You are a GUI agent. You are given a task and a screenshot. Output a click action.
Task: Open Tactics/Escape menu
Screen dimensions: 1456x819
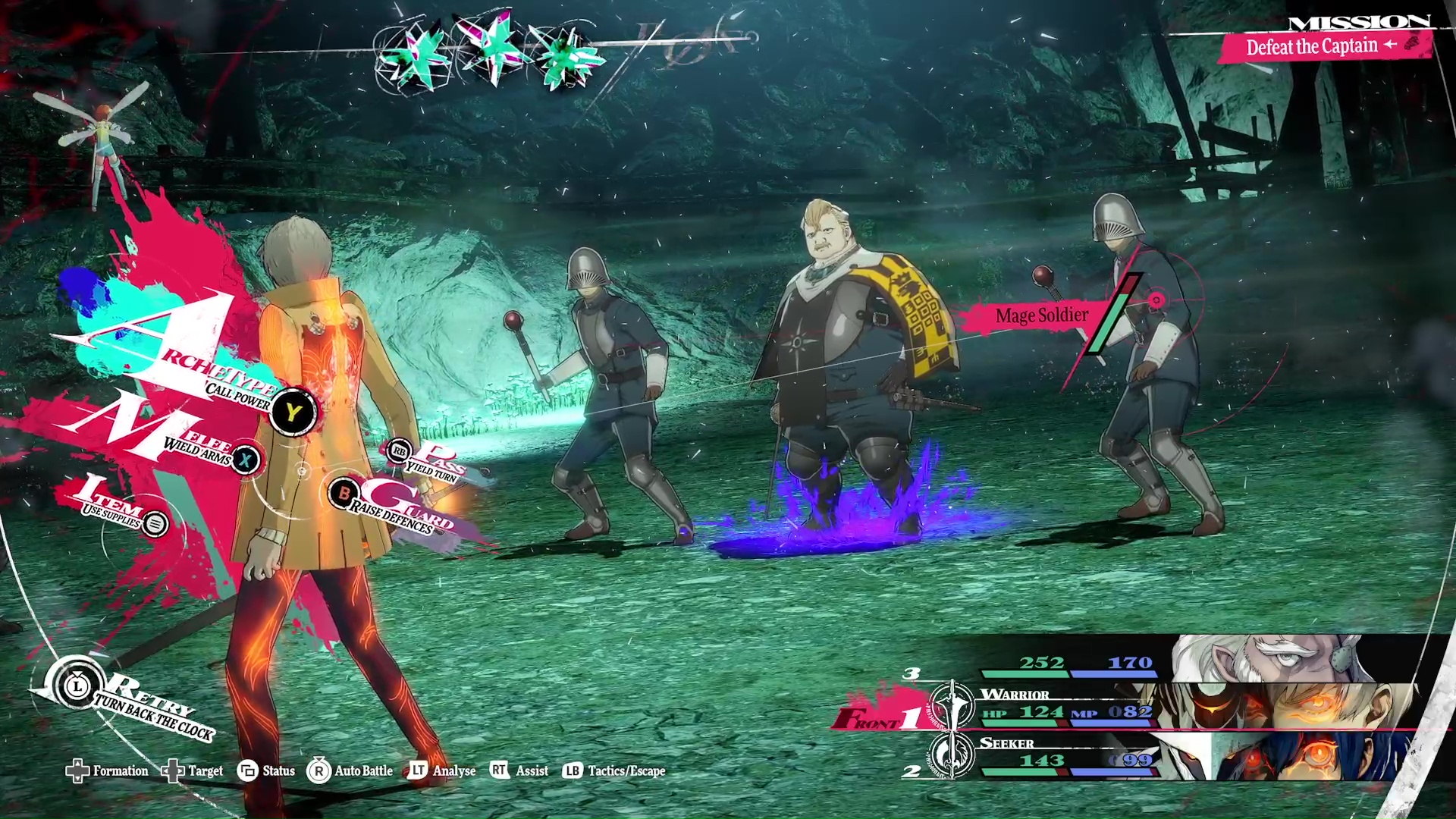[614, 771]
